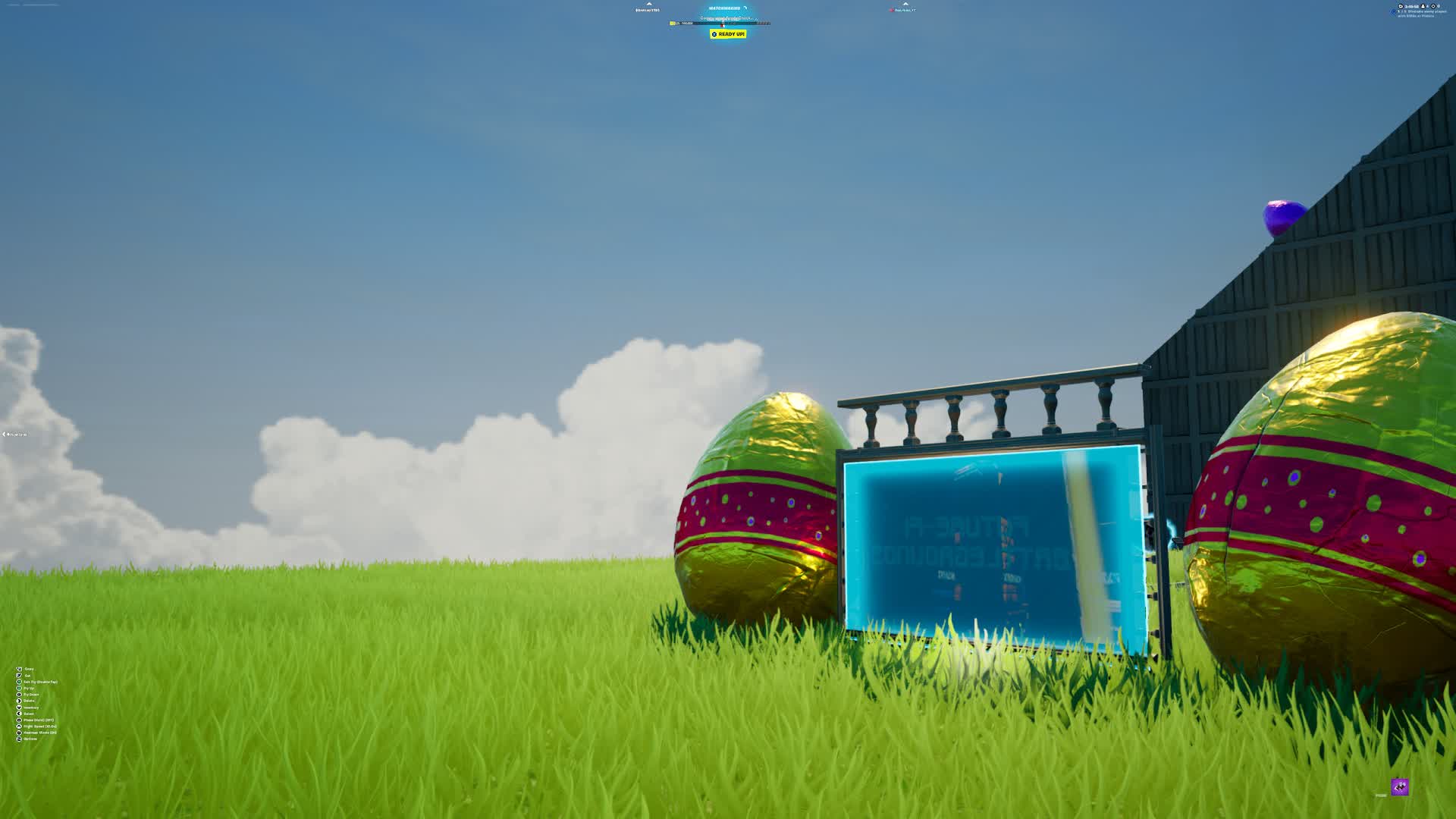
Task: Expand the arrow beside the MATCHMAKING header
Action: pyautogui.click(x=745, y=8)
